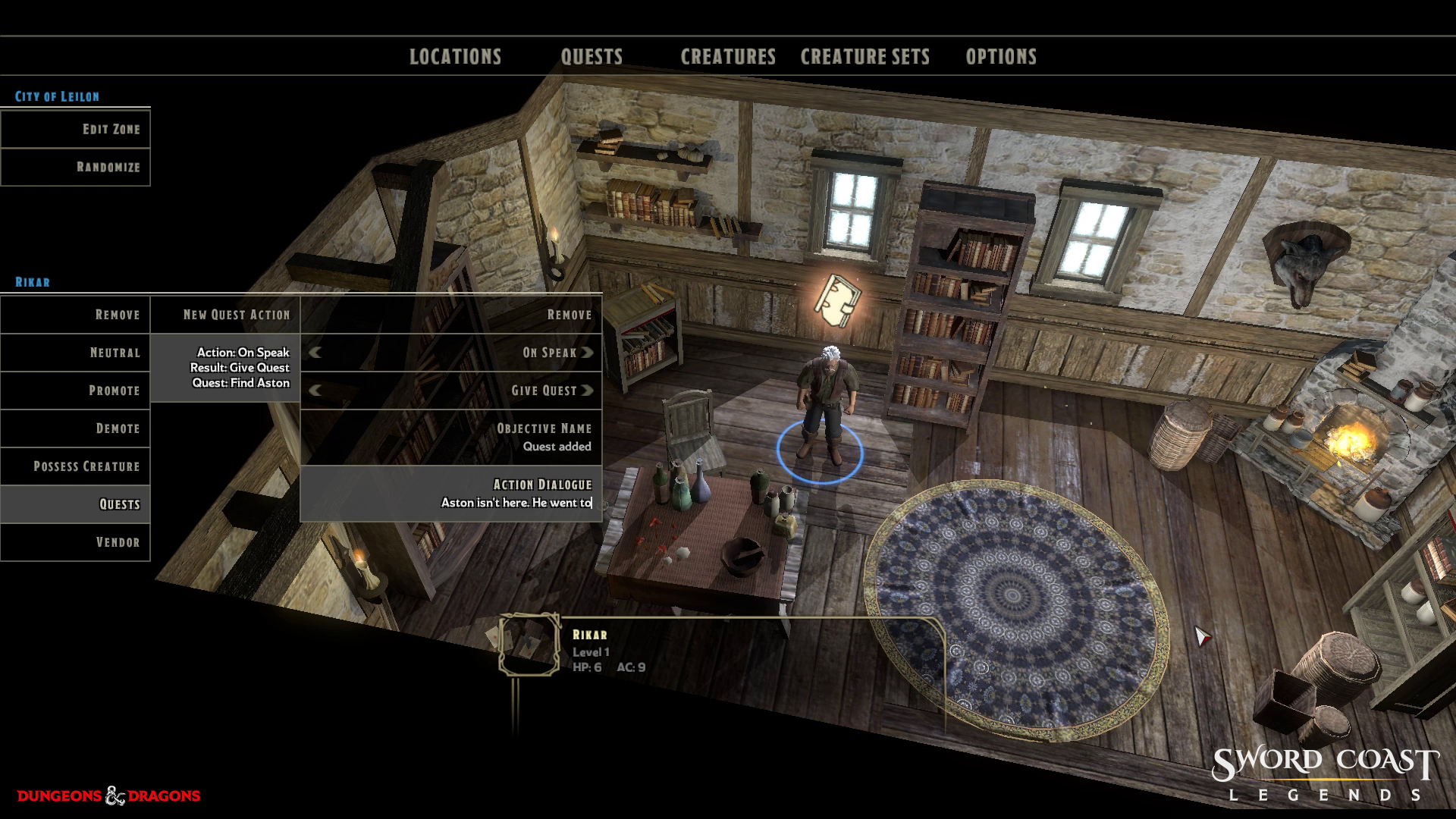This screenshot has height=819, width=1456.
Task: Select the Options menu item
Action: [1001, 56]
